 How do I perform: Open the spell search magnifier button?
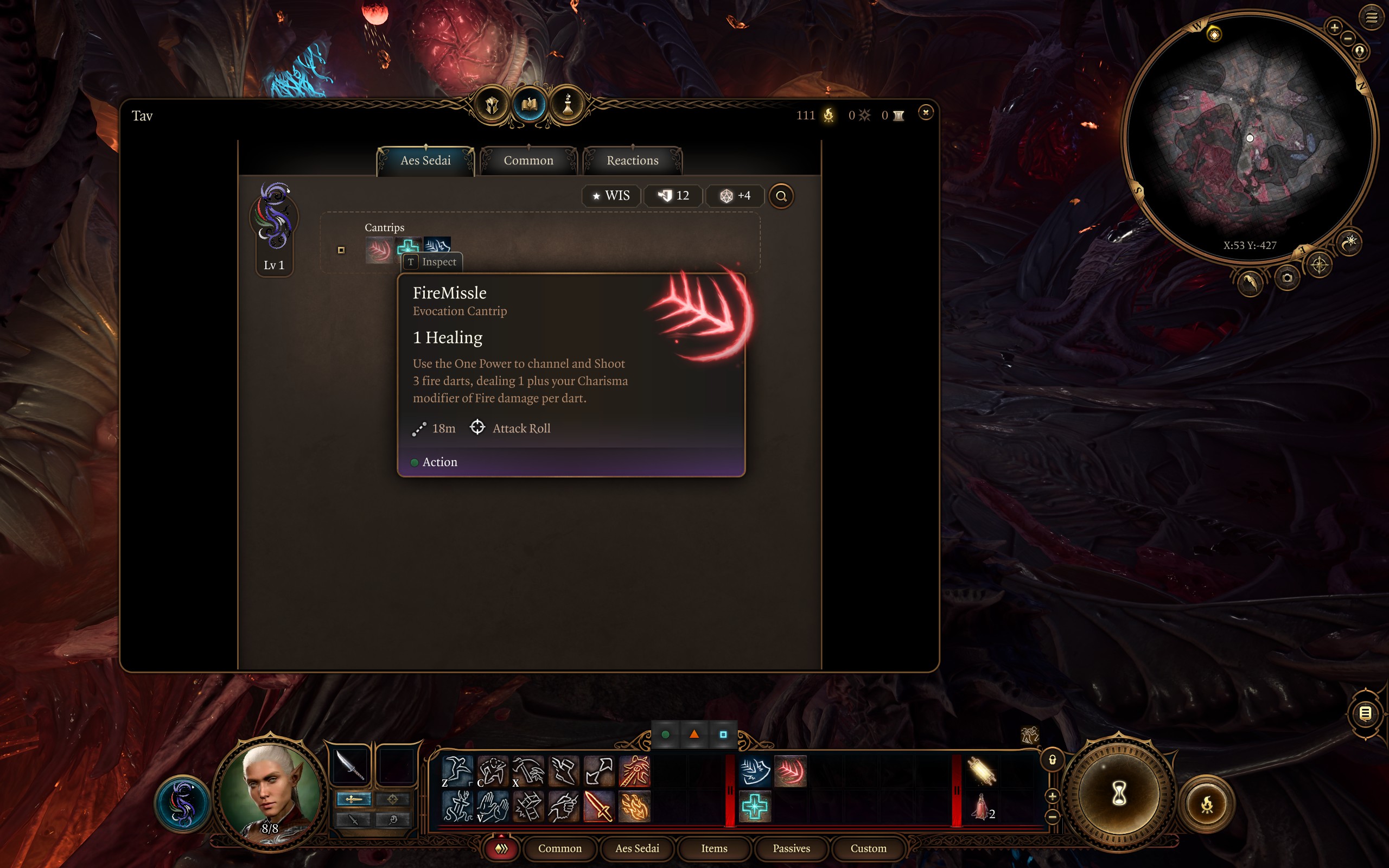(x=781, y=196)
